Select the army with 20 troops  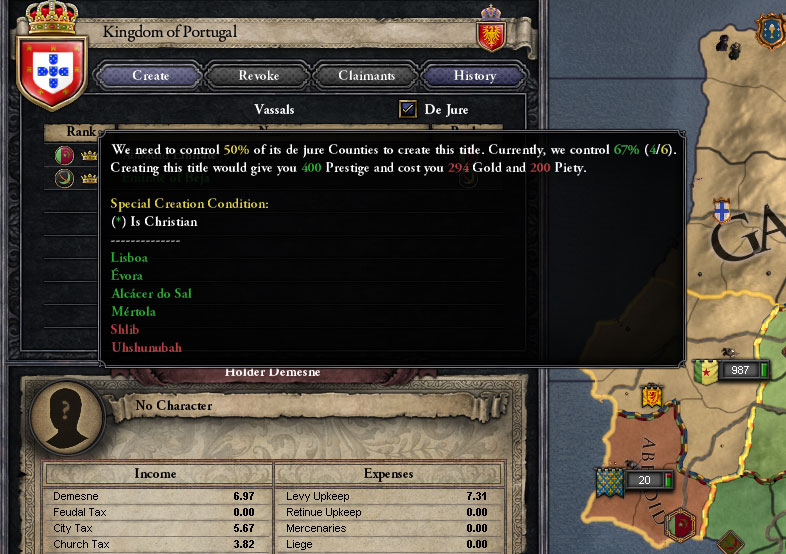point(639,480)
